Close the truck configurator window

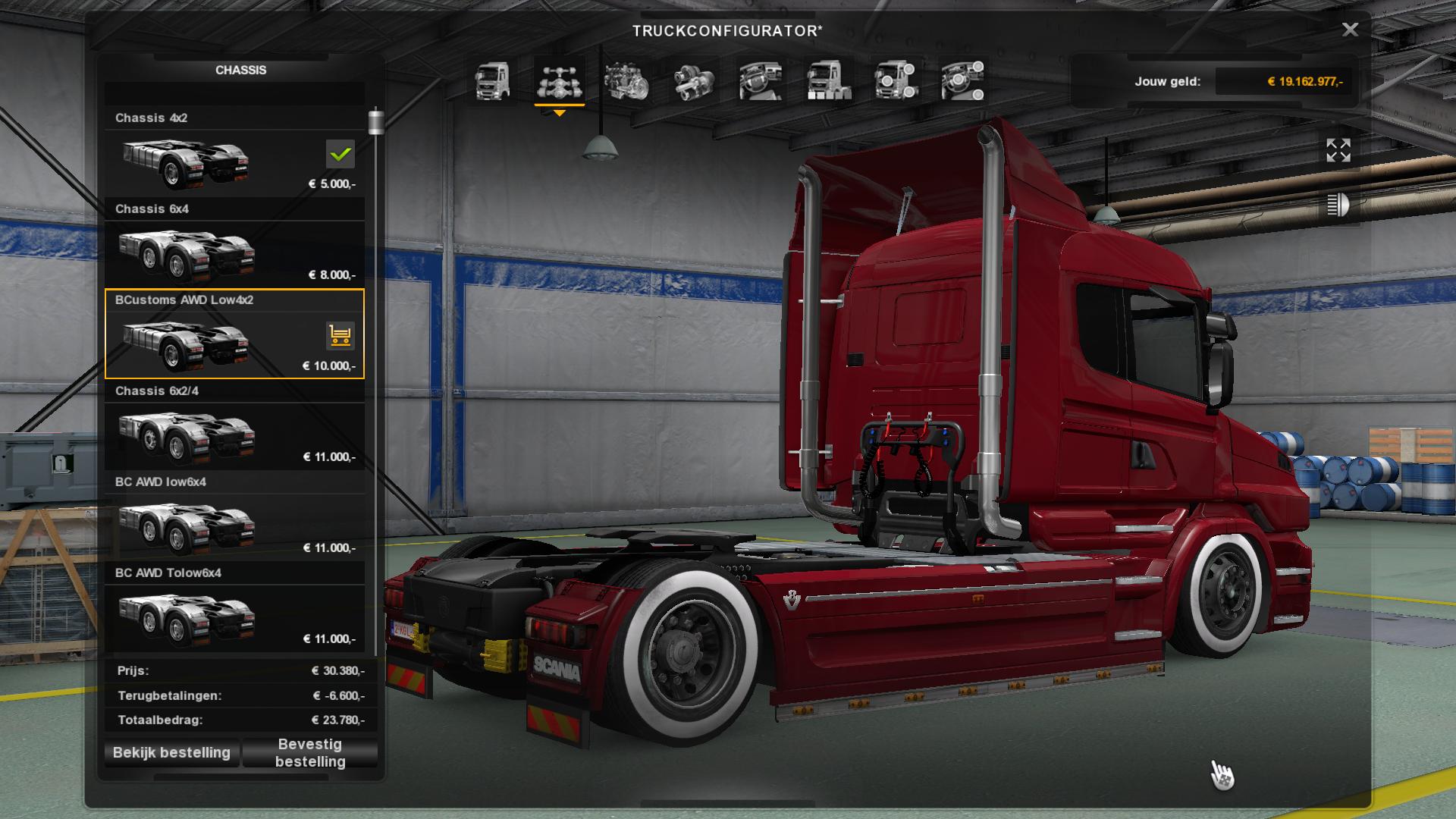pyautogui.click(x=1350, y=30)
